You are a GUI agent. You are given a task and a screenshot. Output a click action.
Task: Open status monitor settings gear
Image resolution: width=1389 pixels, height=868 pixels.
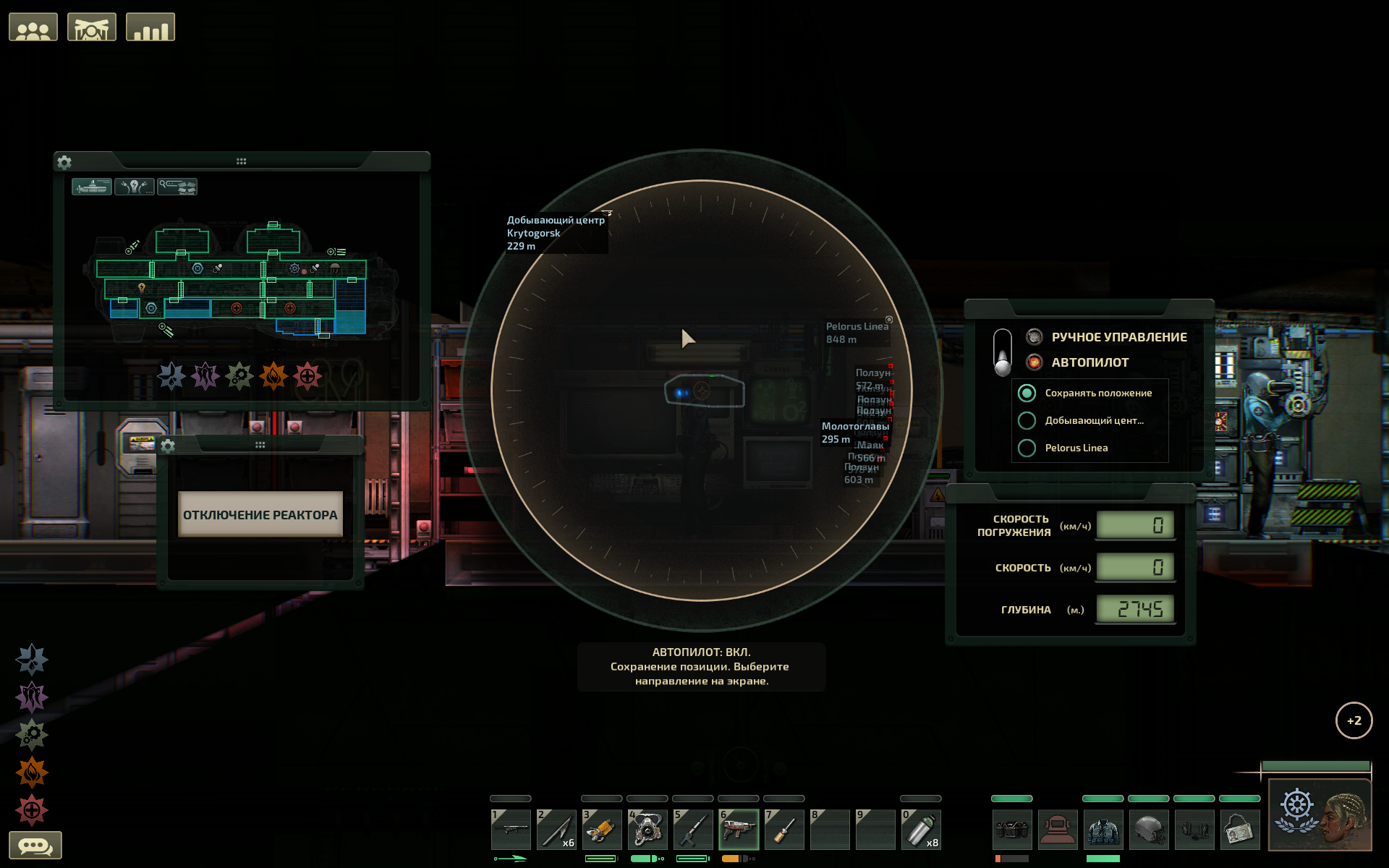(64, 162)
